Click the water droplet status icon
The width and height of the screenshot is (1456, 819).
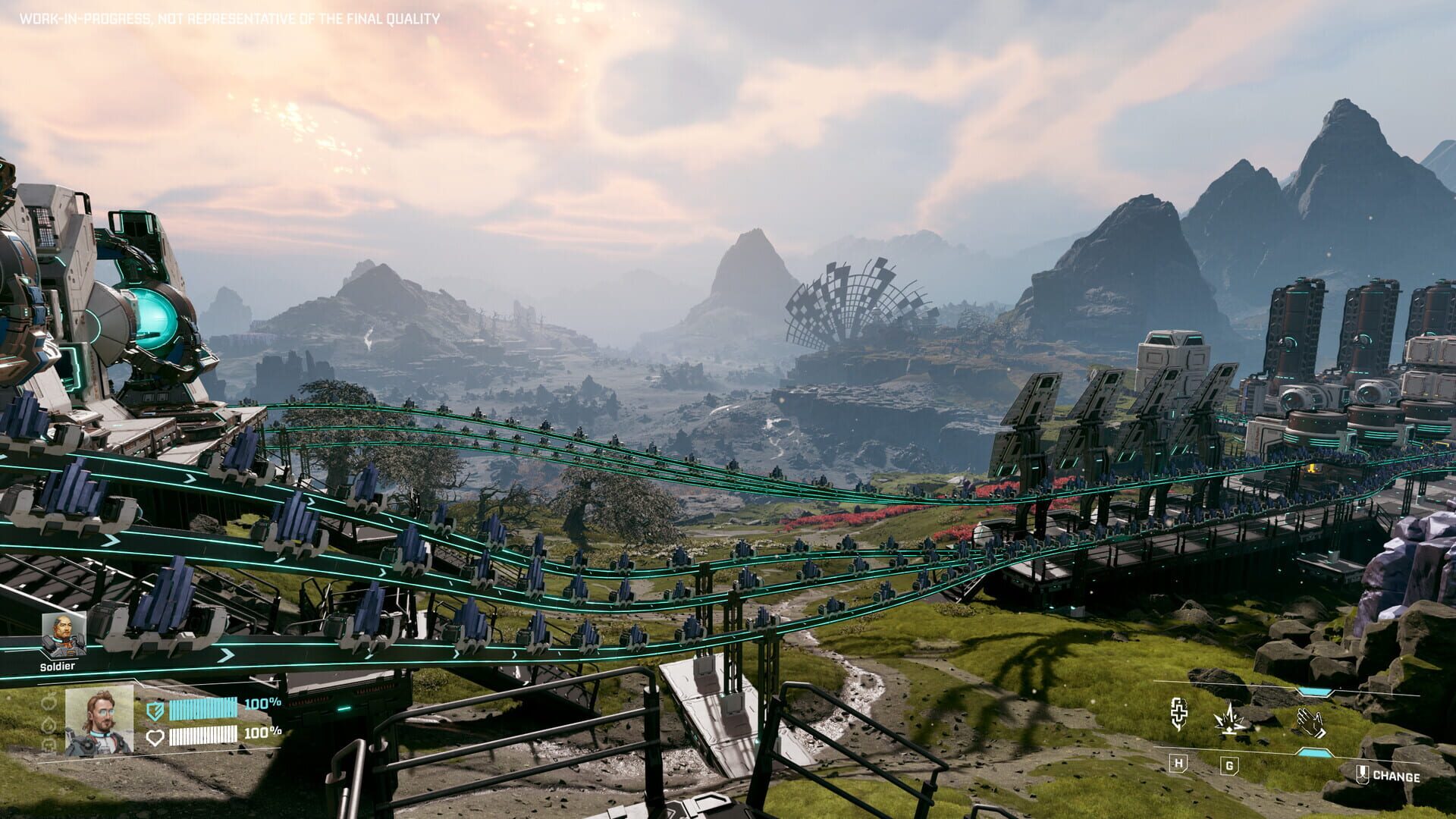tap(49, 726)
